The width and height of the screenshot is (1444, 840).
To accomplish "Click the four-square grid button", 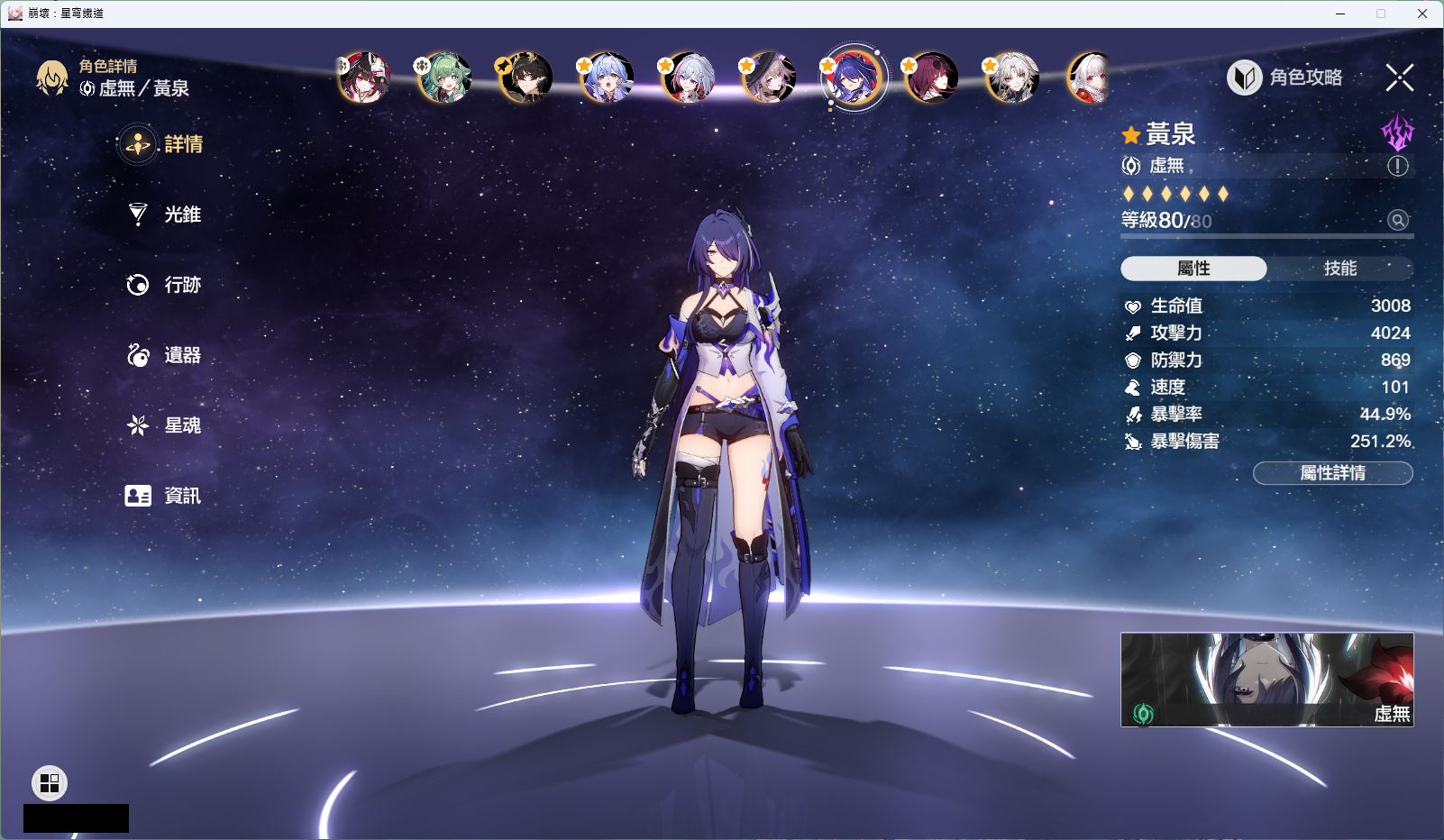I will [50, 783].
